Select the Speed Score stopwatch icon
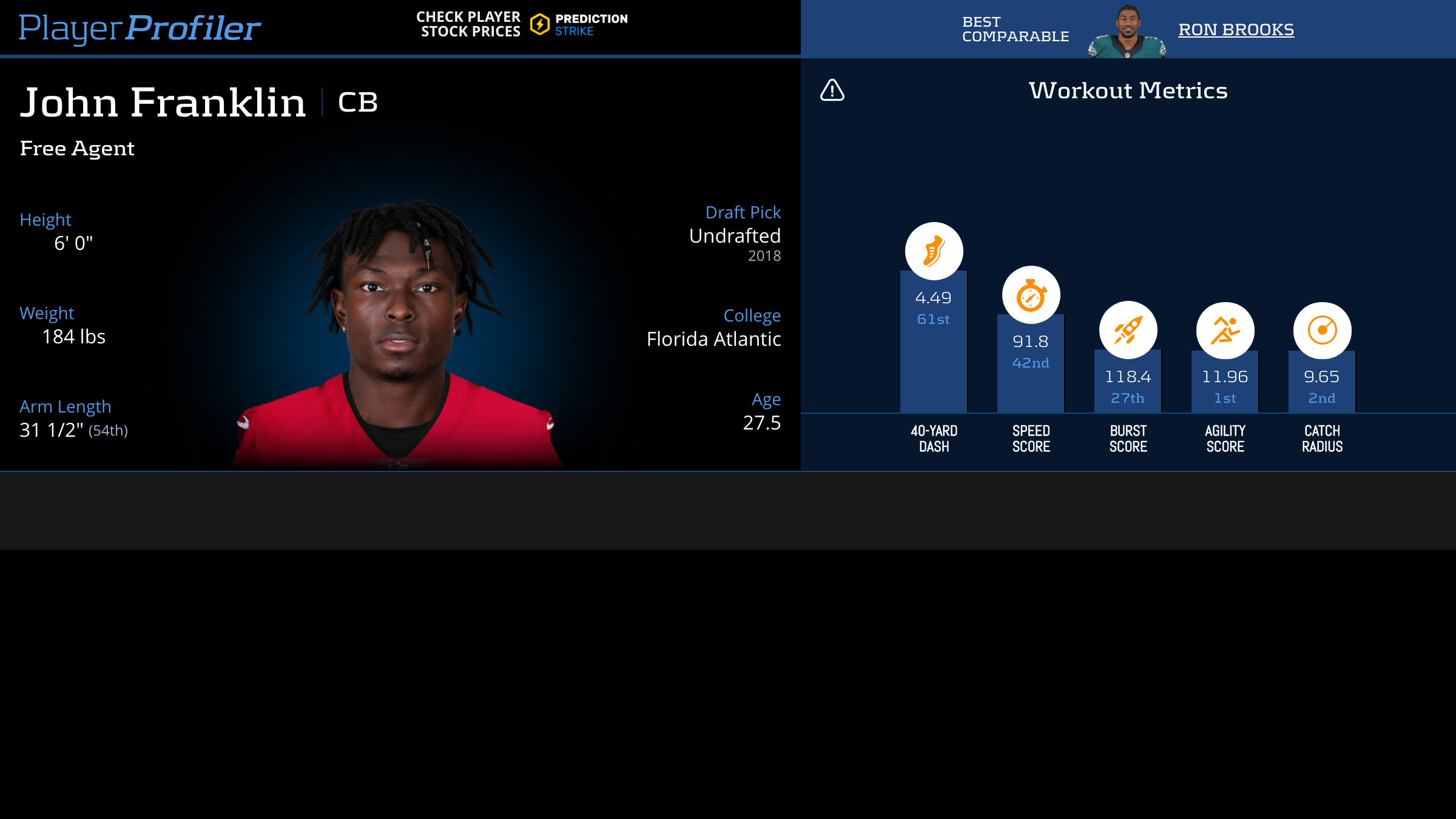 coord(1031,295)
